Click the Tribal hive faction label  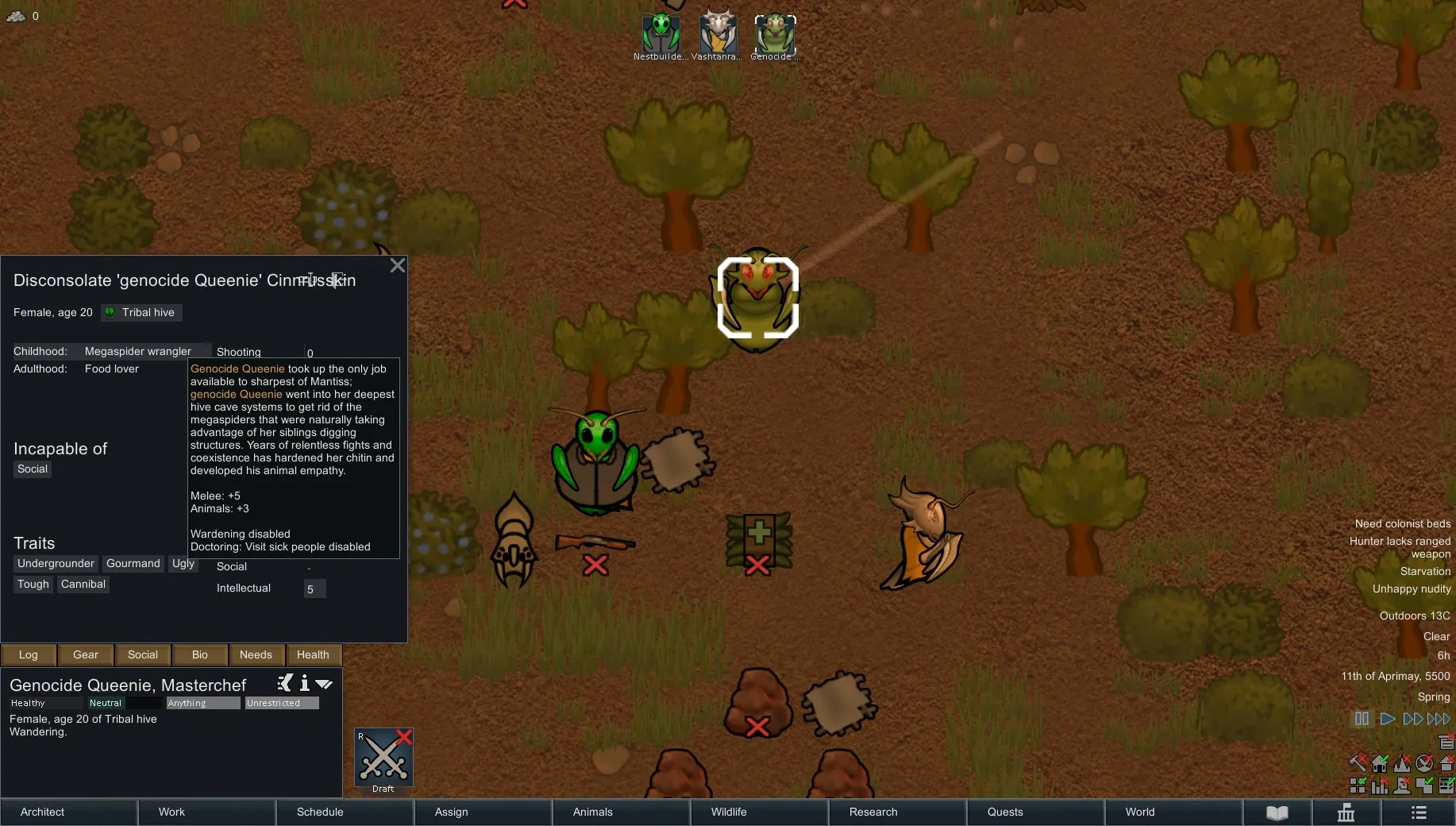[142, 313]
